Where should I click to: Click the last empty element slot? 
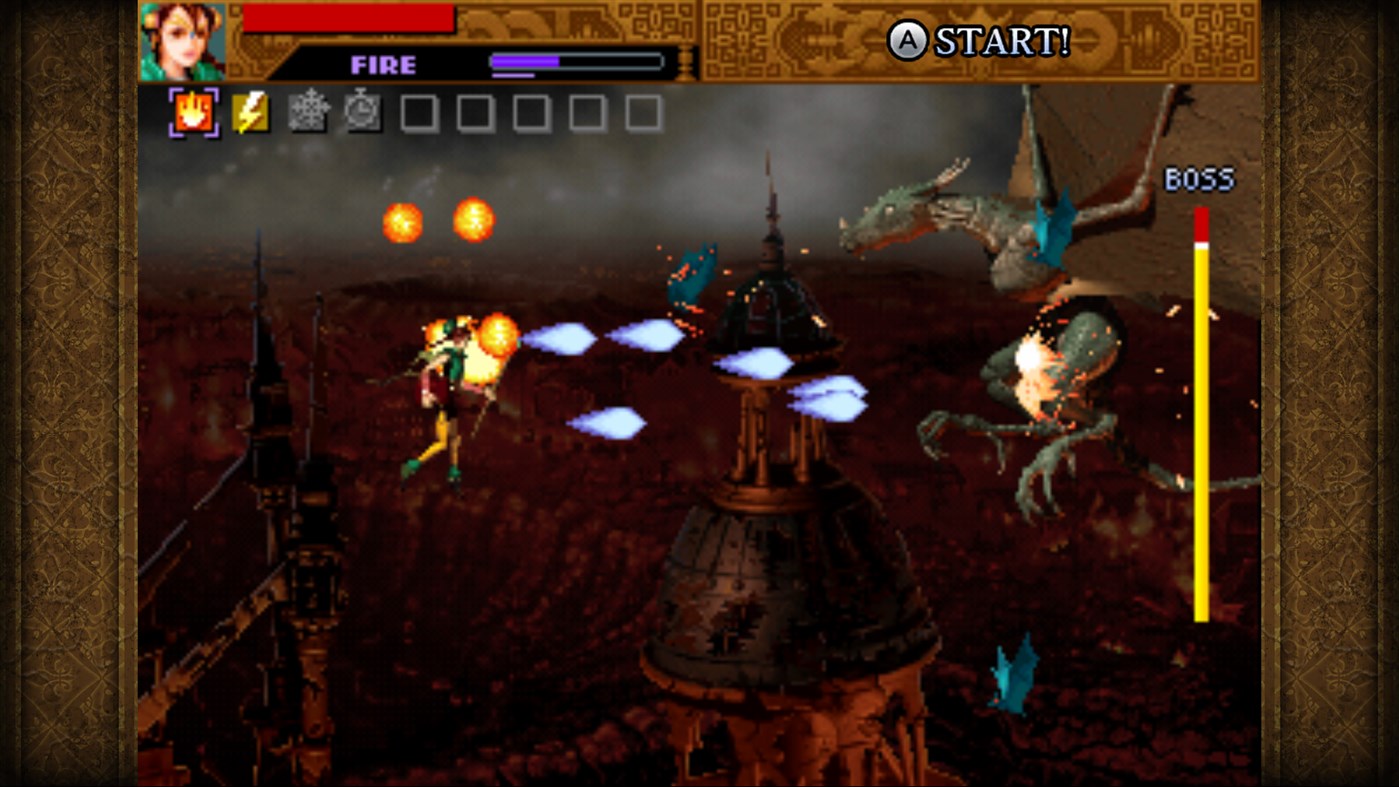coord(641,112)
